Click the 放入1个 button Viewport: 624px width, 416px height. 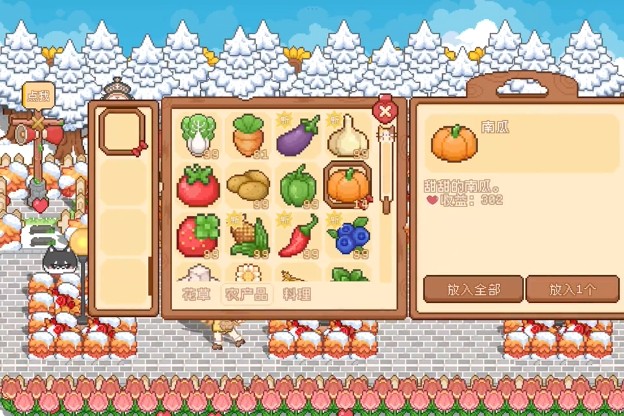tap(572, 289)
